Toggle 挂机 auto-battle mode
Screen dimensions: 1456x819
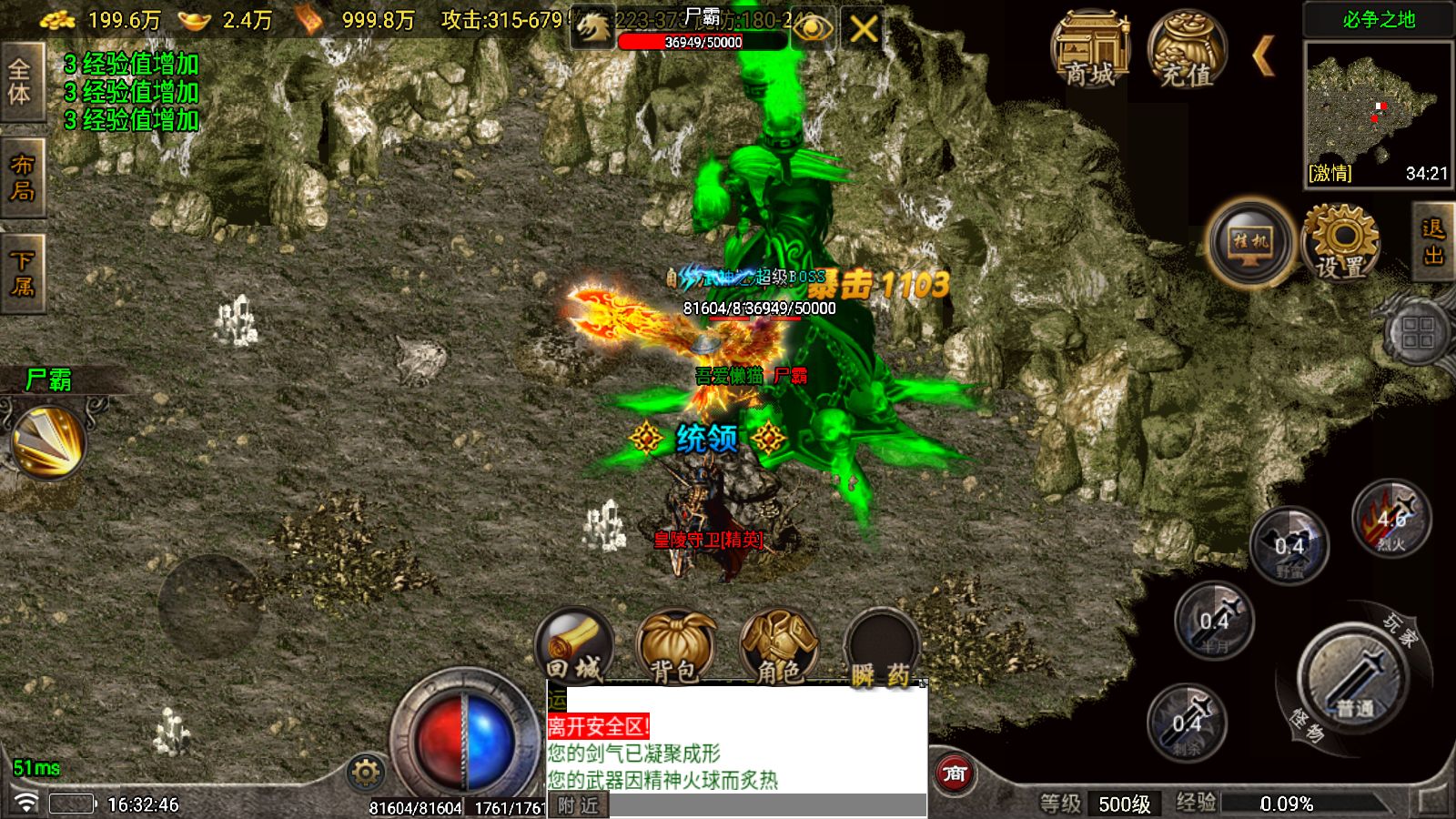coord(1250,242)
